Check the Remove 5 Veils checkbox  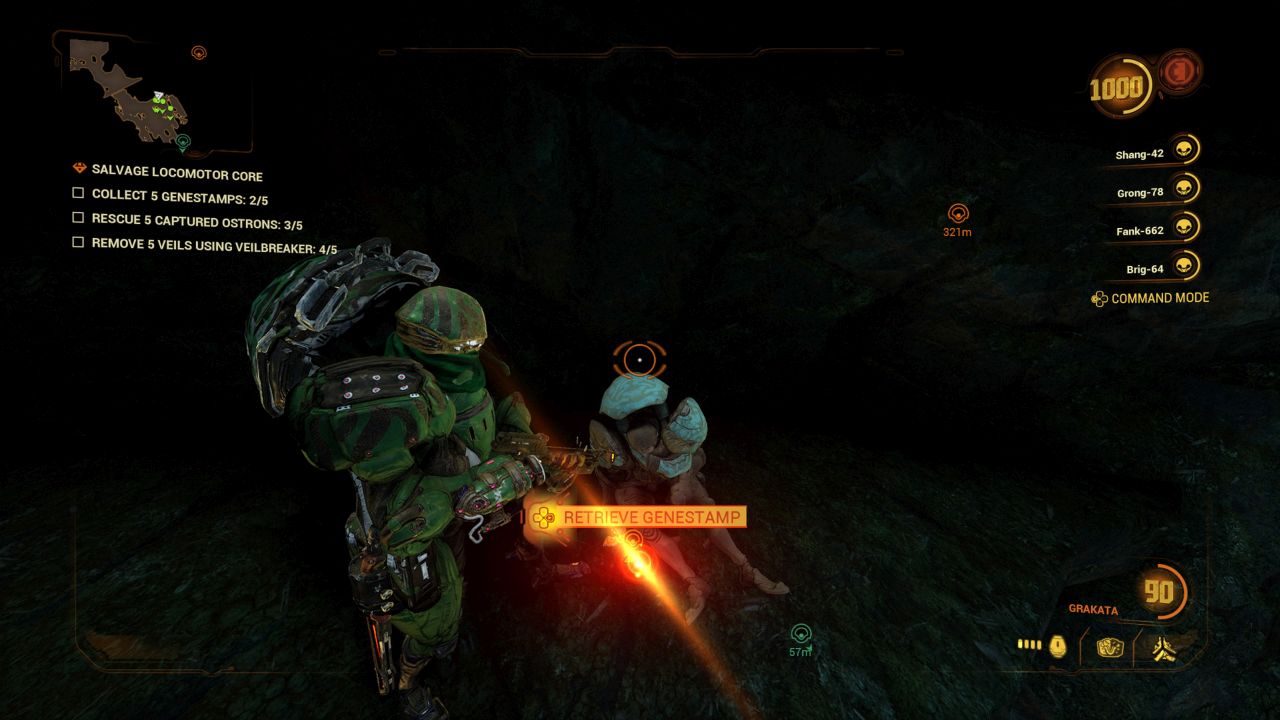click(77, 242)
